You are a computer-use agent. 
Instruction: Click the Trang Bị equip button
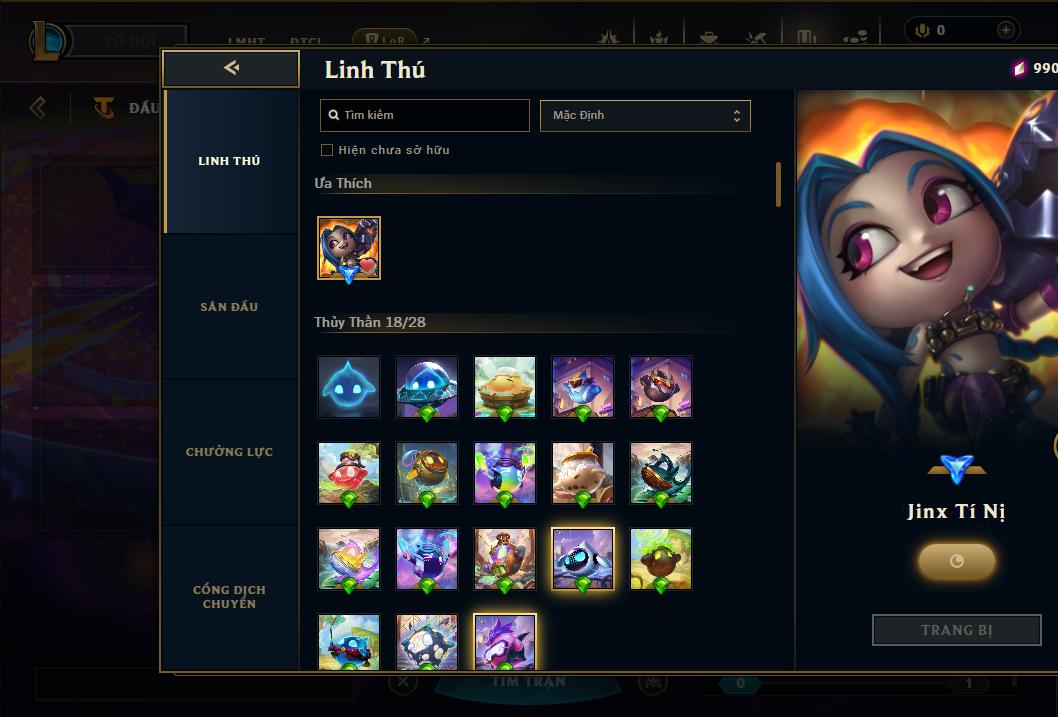956,630
